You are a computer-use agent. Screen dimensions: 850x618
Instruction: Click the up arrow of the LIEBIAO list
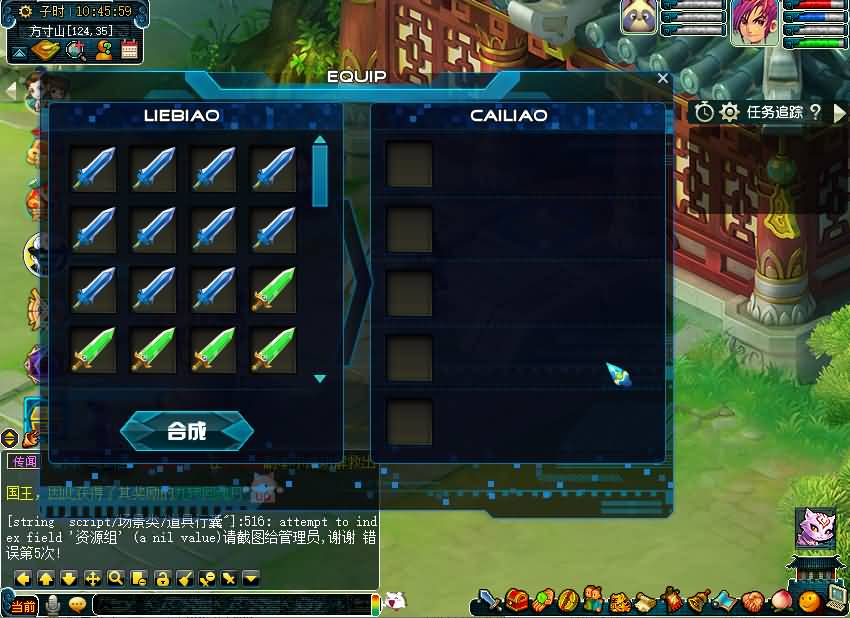[x=320, y=141]
